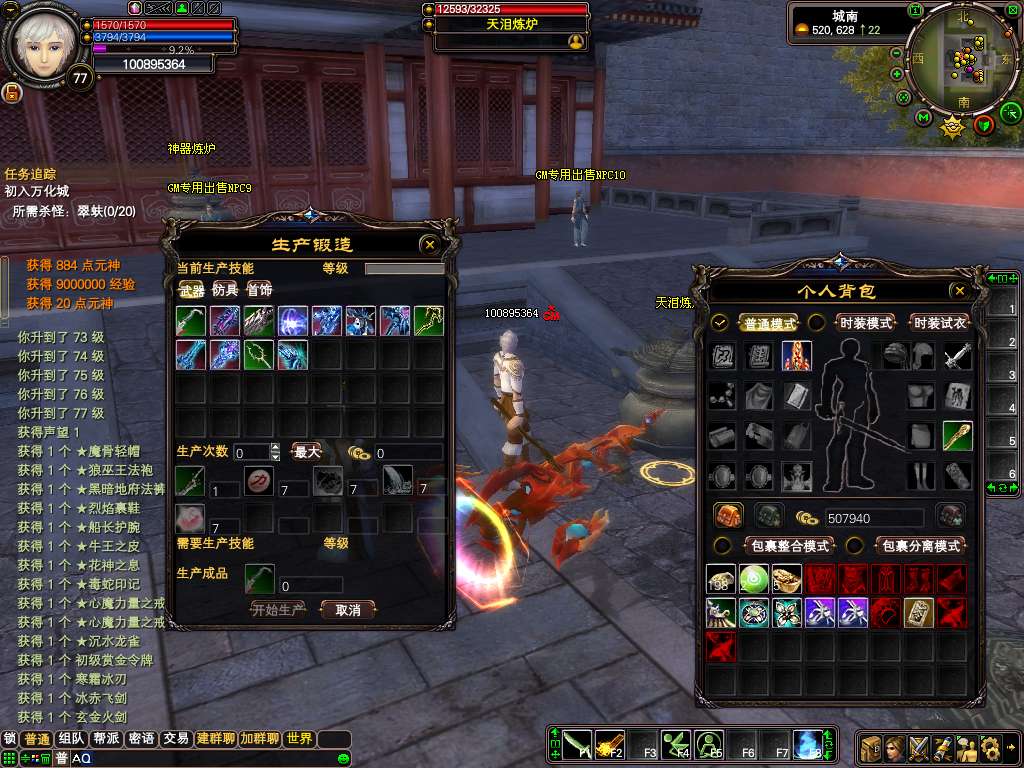Viewport: 1024px width, 768px height.
Task: Start production with the 开始生产 button
Action: (x=278, y=609)
